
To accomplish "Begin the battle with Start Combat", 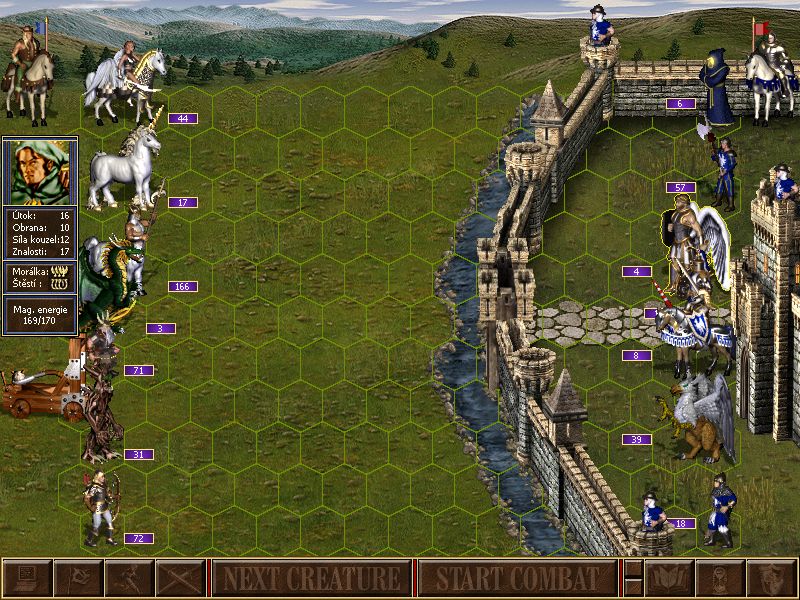I will point(517,578).
